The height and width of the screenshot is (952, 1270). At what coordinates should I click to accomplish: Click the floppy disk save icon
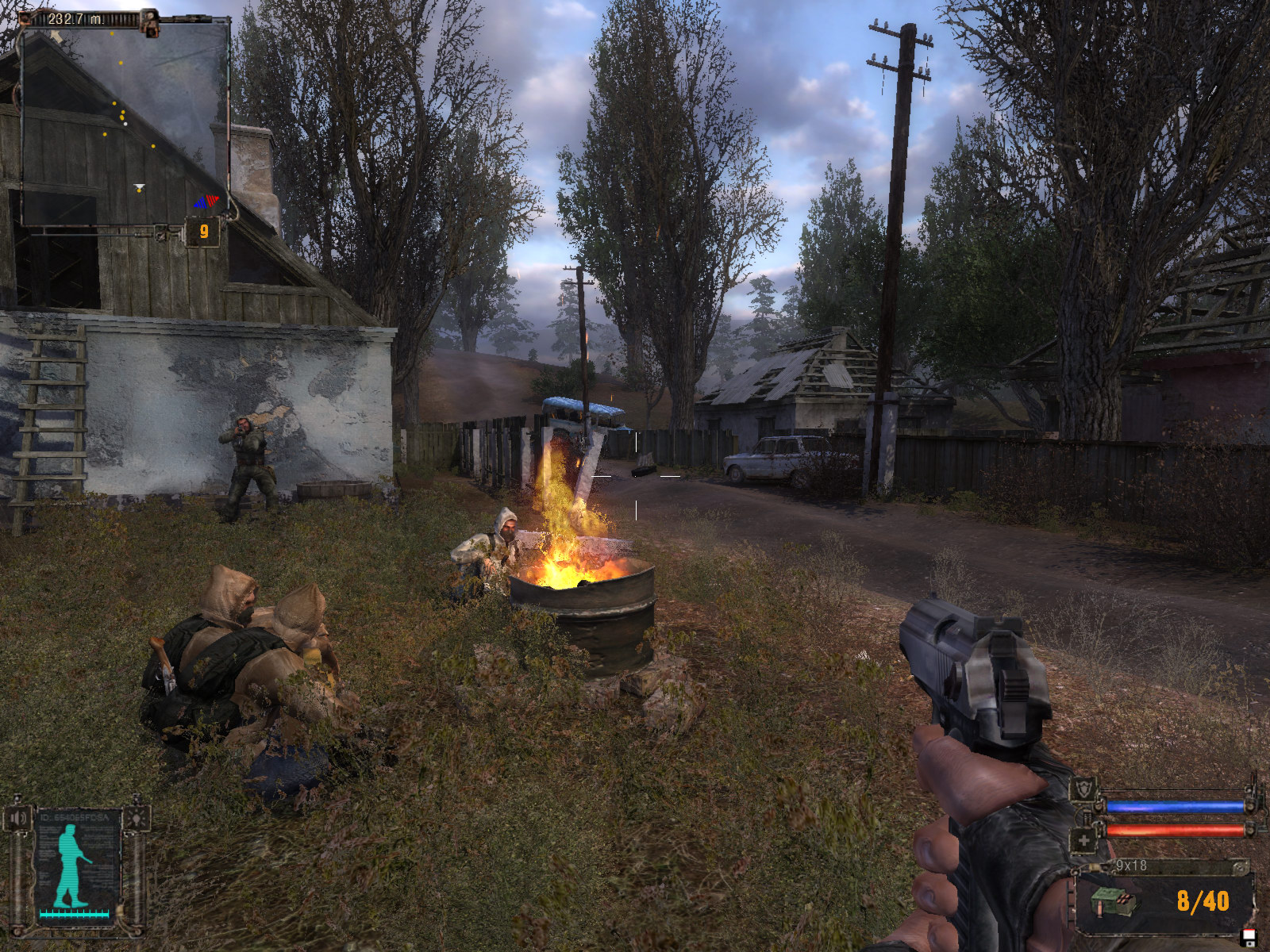pos(1249,939)
